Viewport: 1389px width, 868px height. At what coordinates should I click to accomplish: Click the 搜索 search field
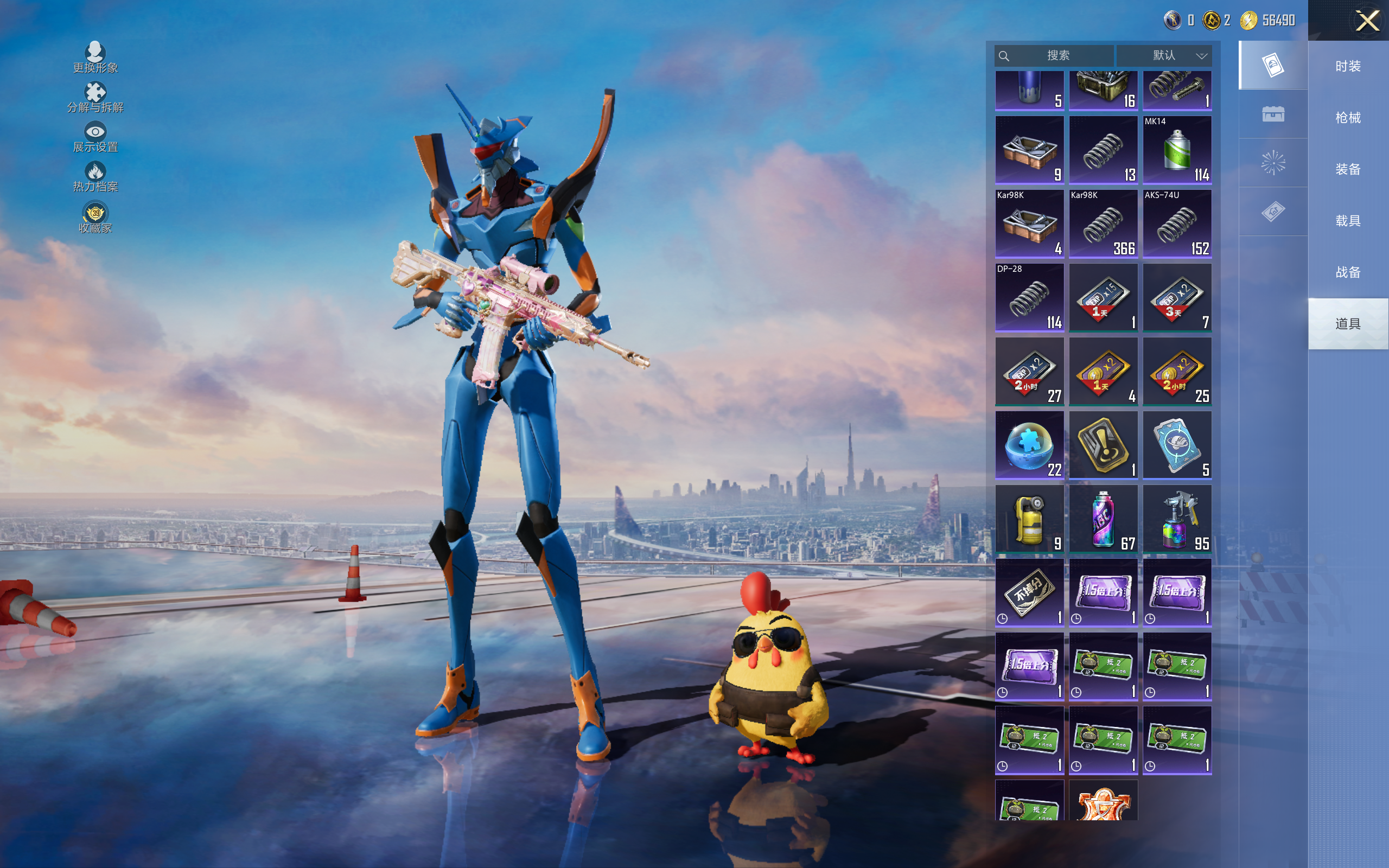click(1057, 56)
